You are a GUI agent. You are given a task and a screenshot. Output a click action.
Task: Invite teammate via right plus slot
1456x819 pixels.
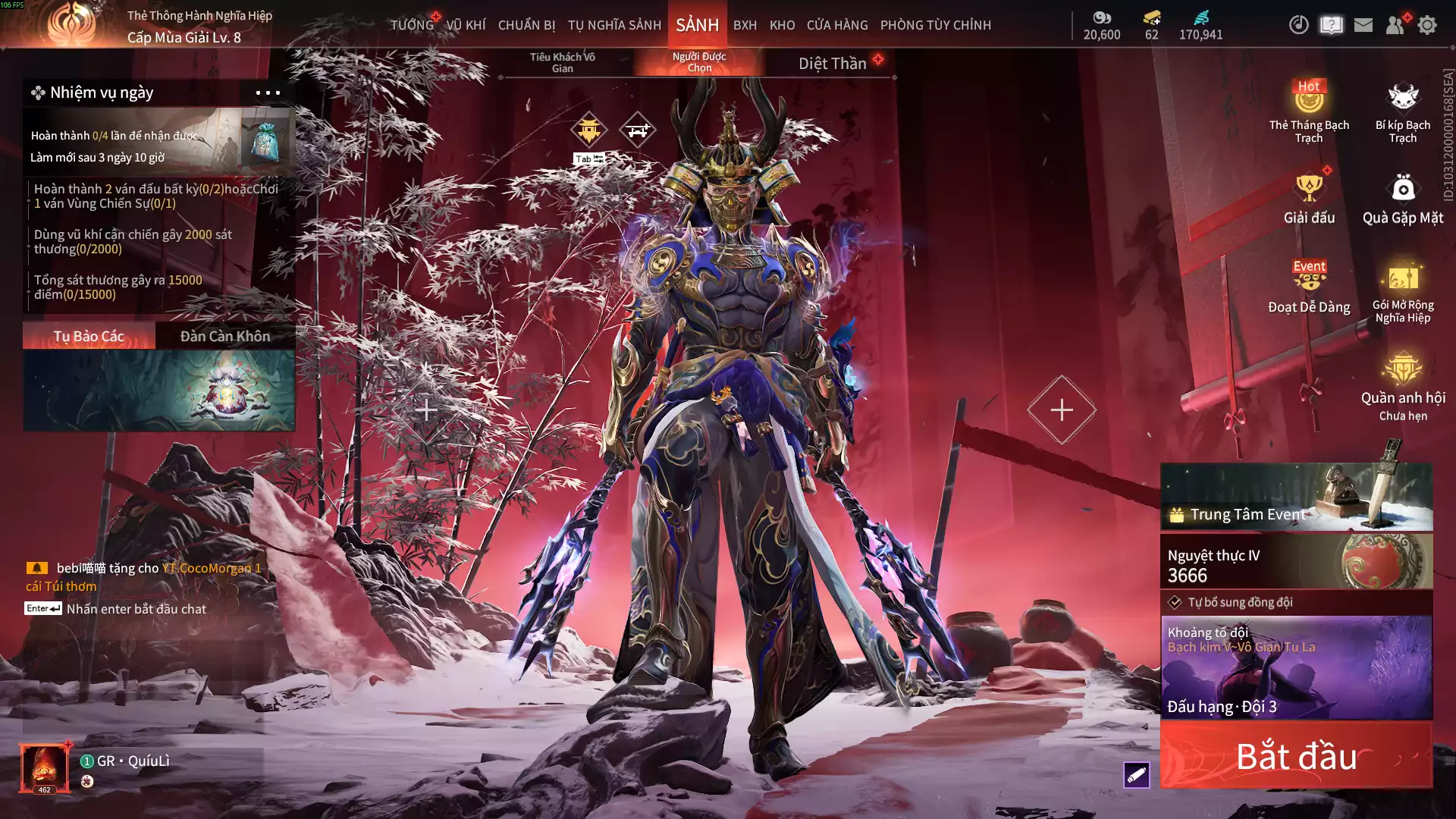1061,409
